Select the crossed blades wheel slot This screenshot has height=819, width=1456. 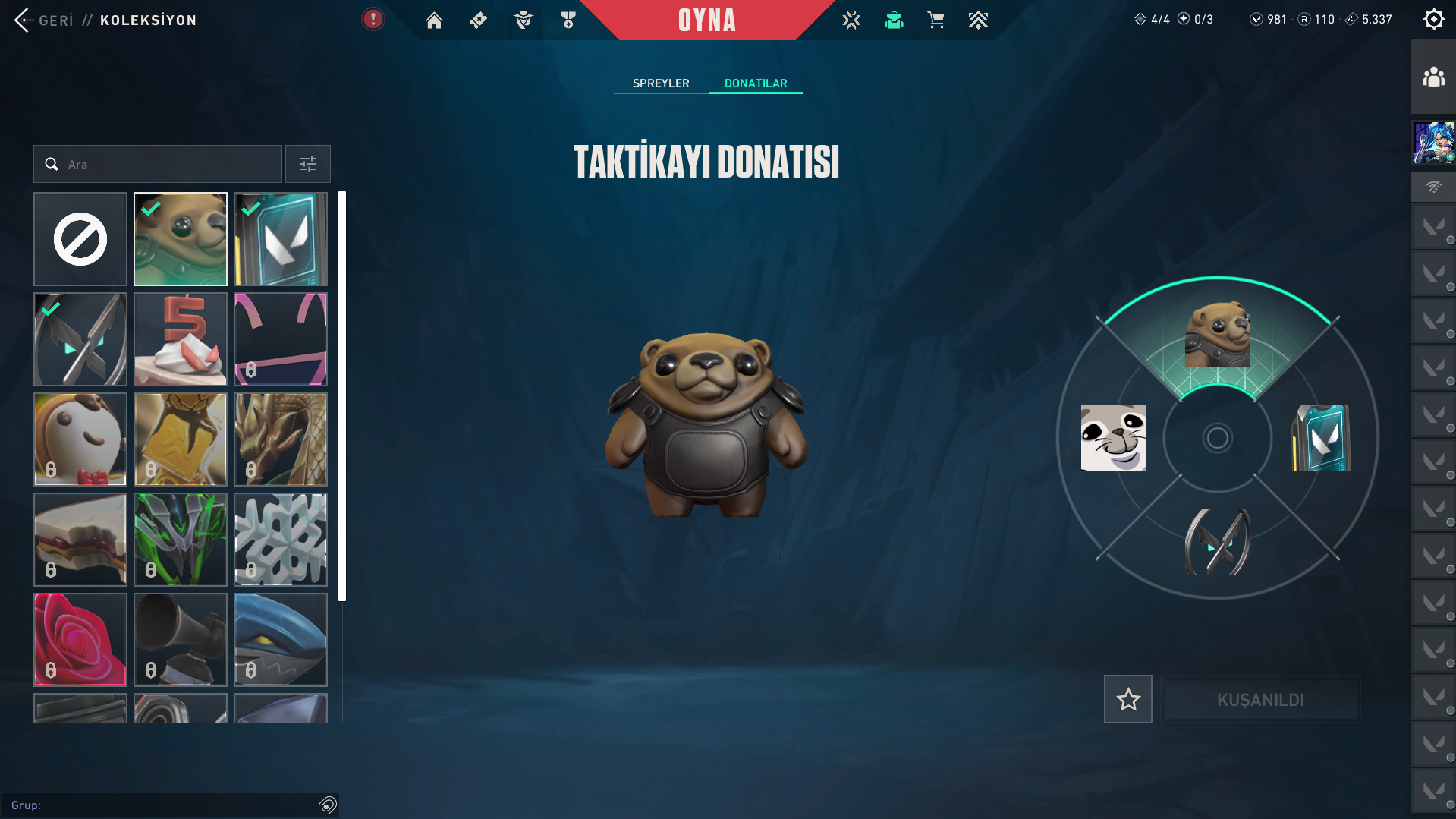(x=1217, y=542)
